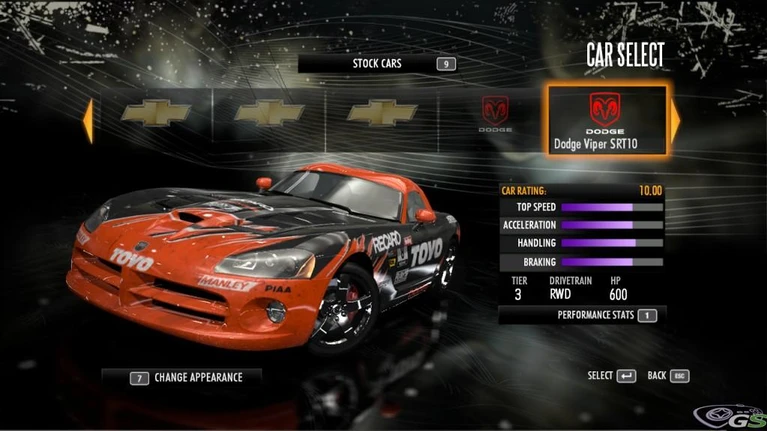Select the highlighted Dodge Viper SRT10 tile

point(606,118)
